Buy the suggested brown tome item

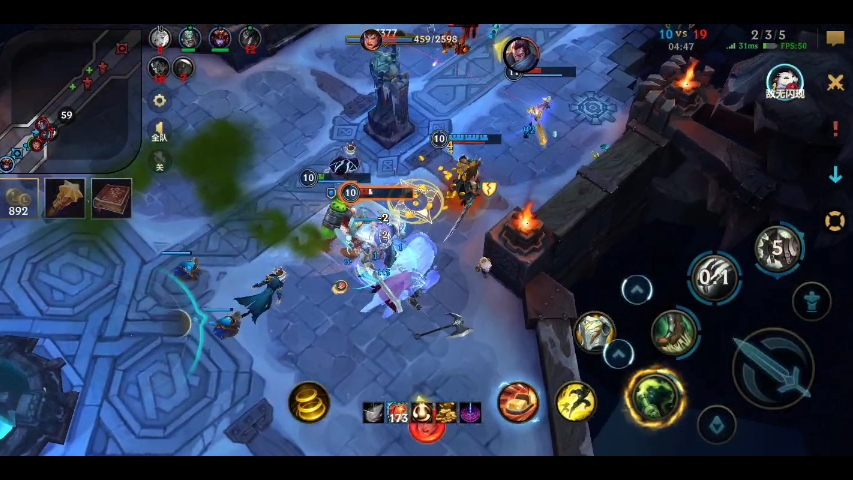(x=111, y=198)
